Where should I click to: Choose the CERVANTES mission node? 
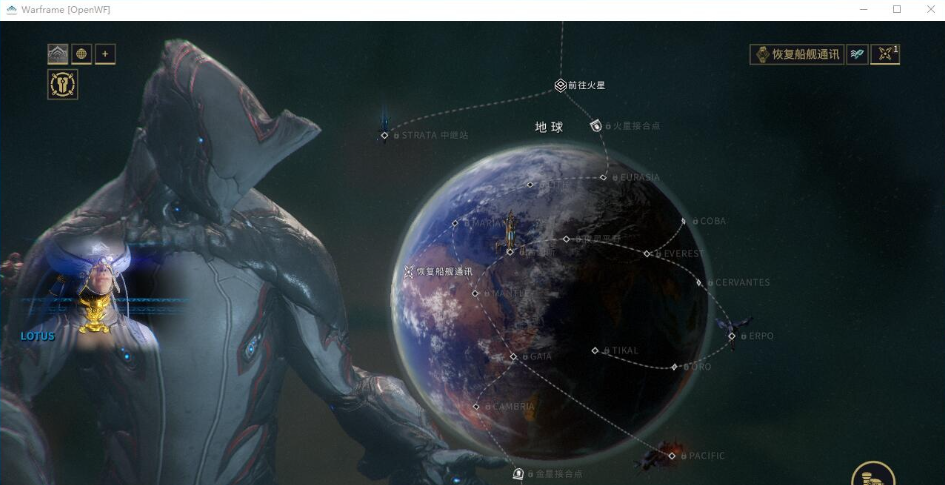(x=700, y=283)
